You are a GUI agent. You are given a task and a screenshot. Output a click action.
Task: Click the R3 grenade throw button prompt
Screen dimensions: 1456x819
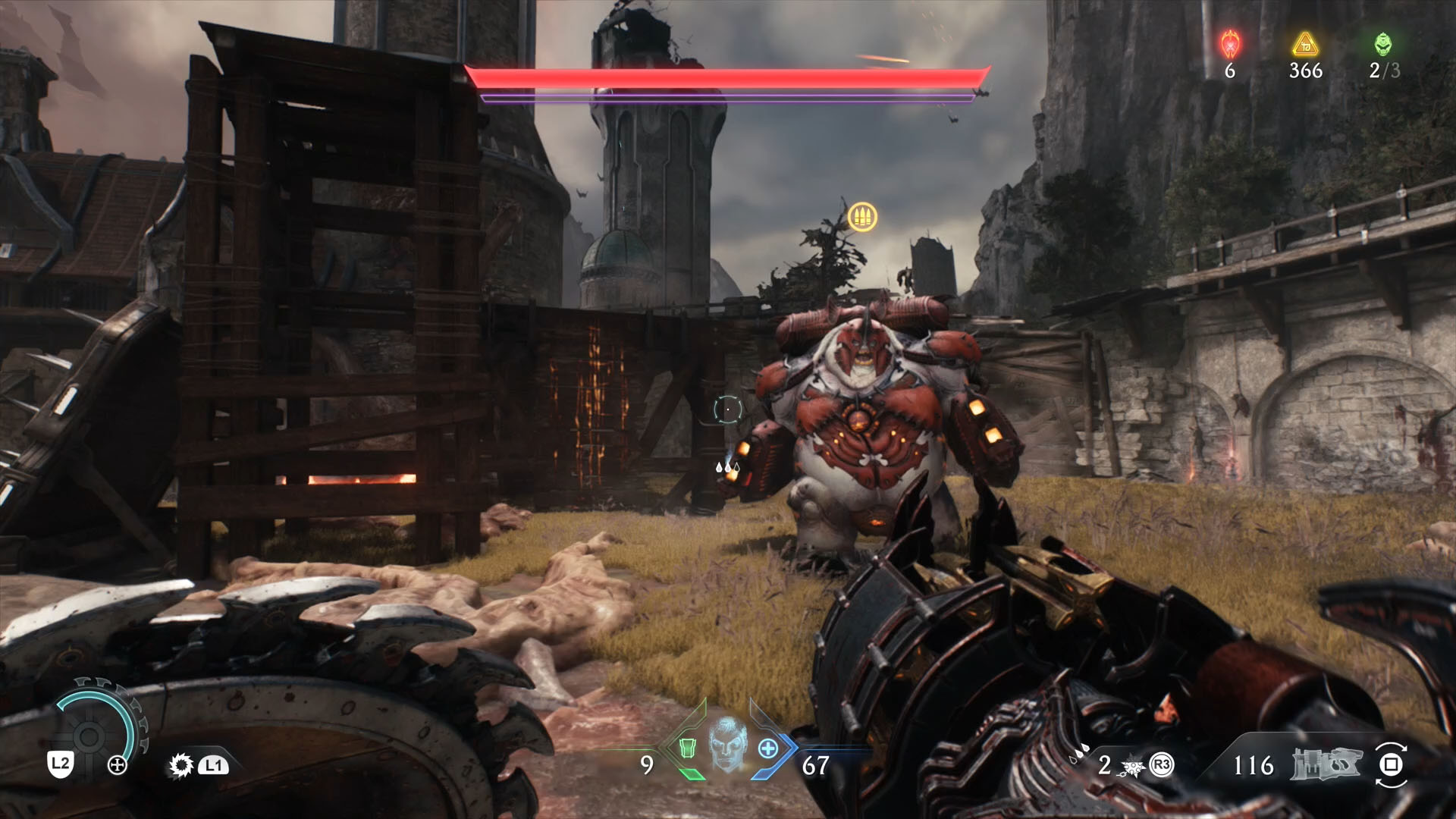tap(1161, 766)
